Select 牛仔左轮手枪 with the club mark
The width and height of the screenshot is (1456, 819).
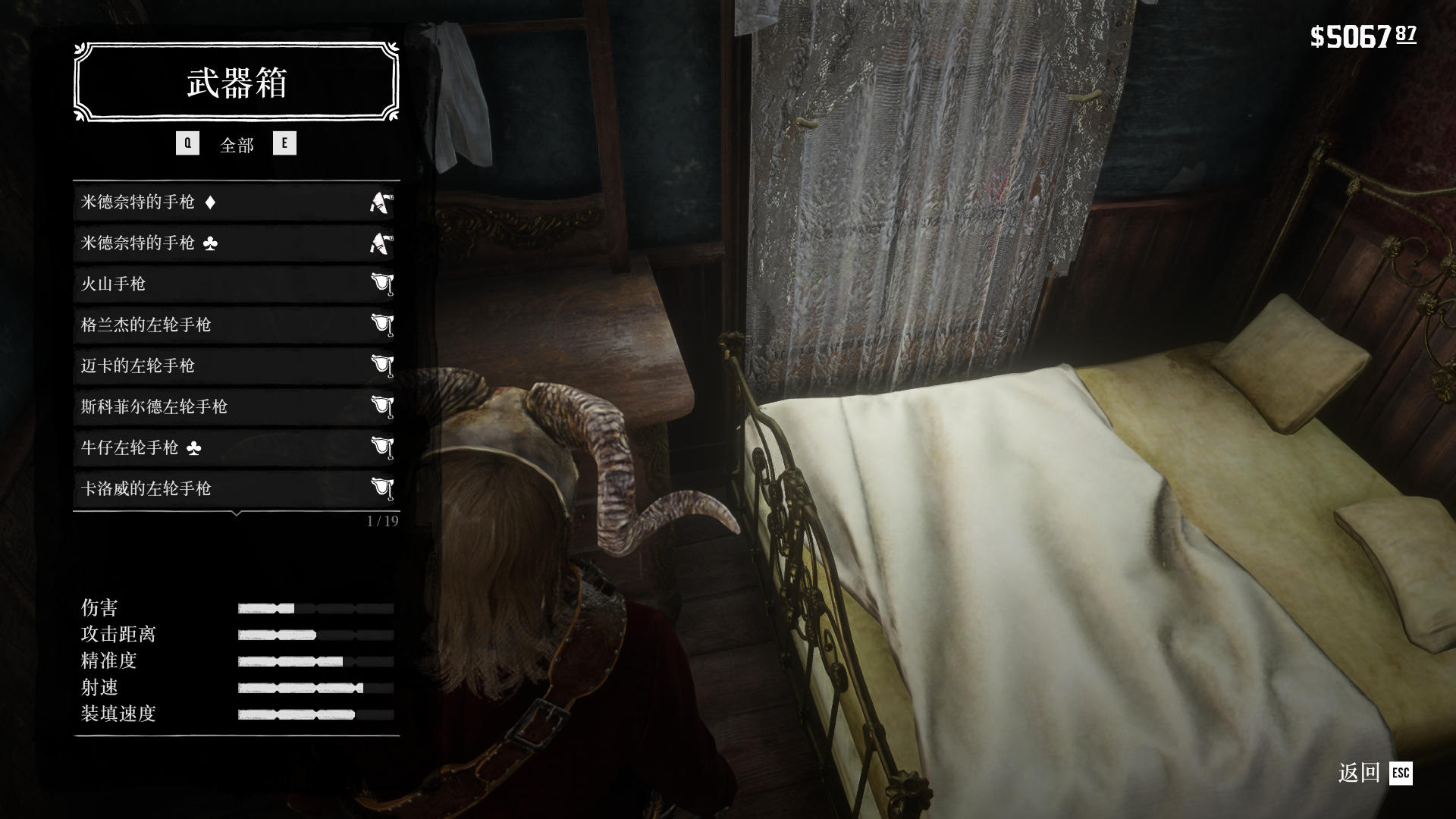click(236, 448)
